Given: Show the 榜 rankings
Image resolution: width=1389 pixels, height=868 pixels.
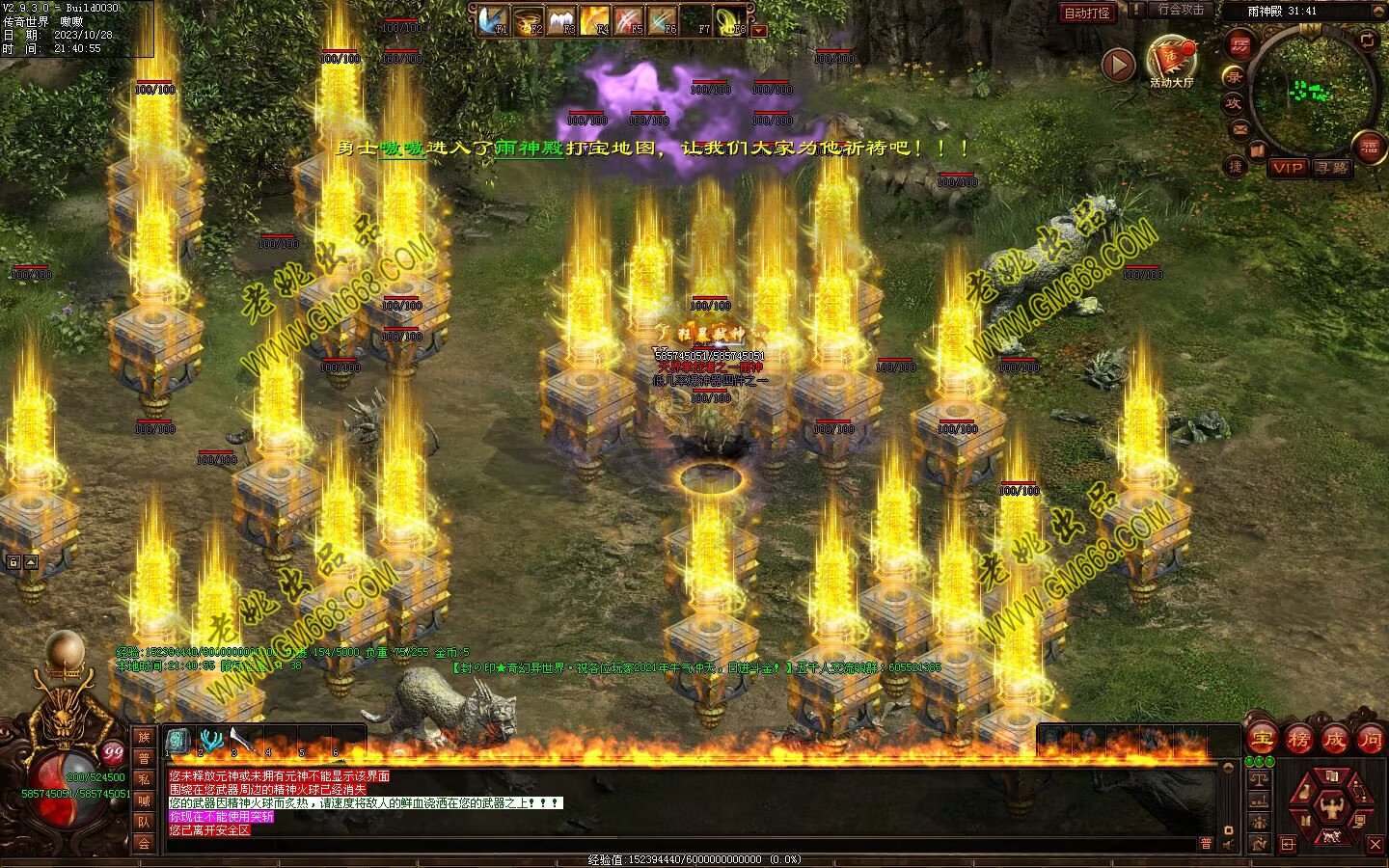Looking at the screenshot, I should [x=1298, y=740].
